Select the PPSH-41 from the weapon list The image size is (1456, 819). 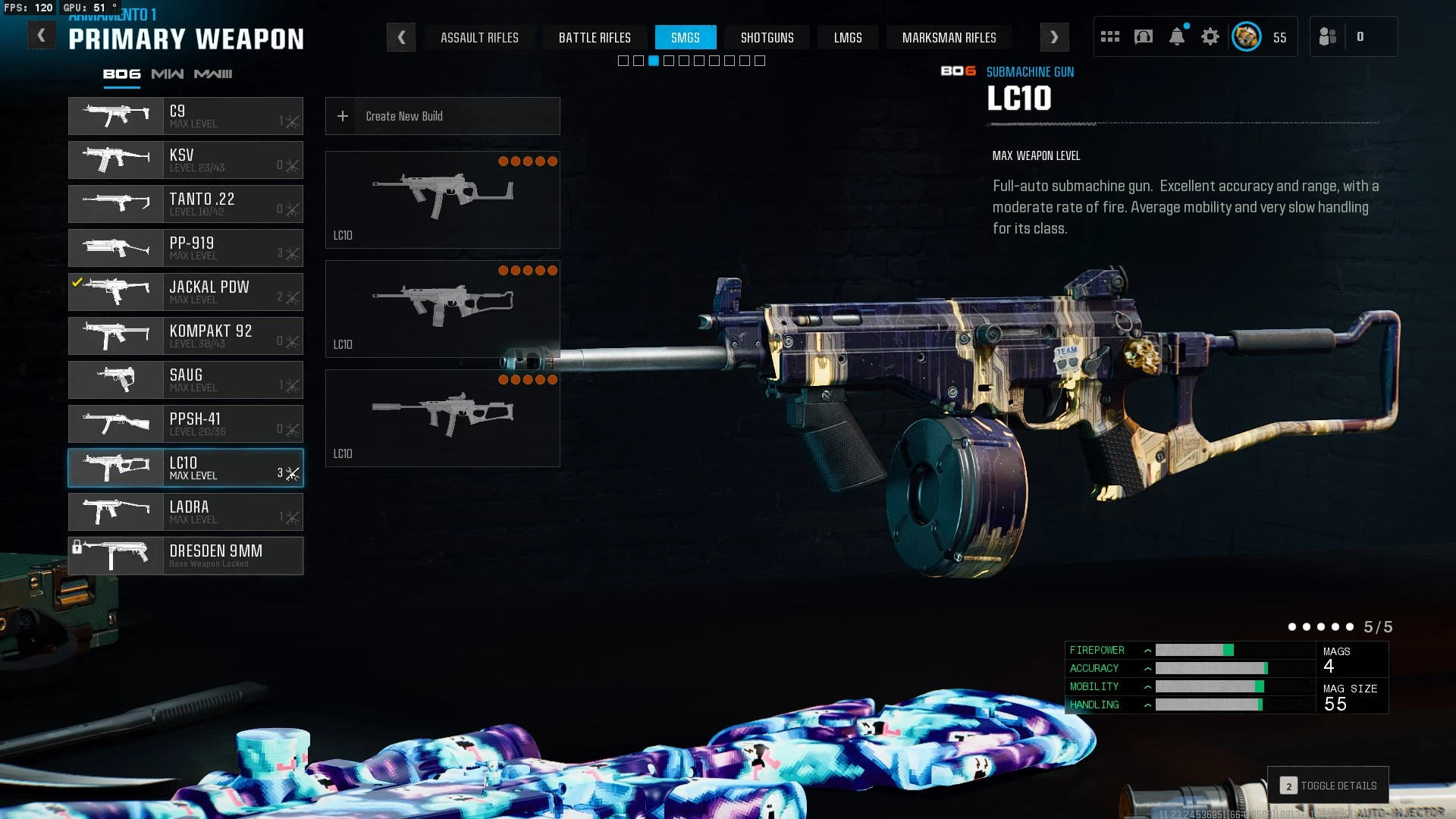(x=186, y=424)
